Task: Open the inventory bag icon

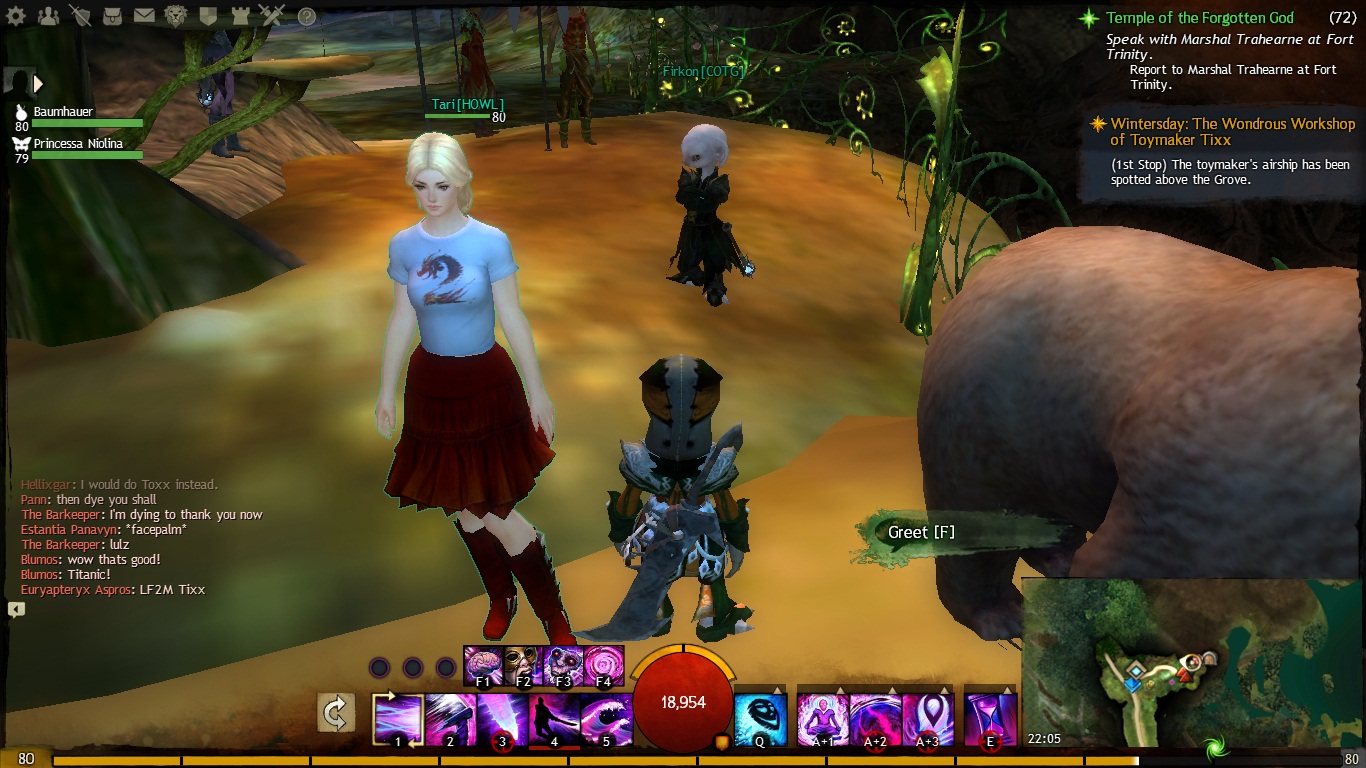Action: point(113,16)
